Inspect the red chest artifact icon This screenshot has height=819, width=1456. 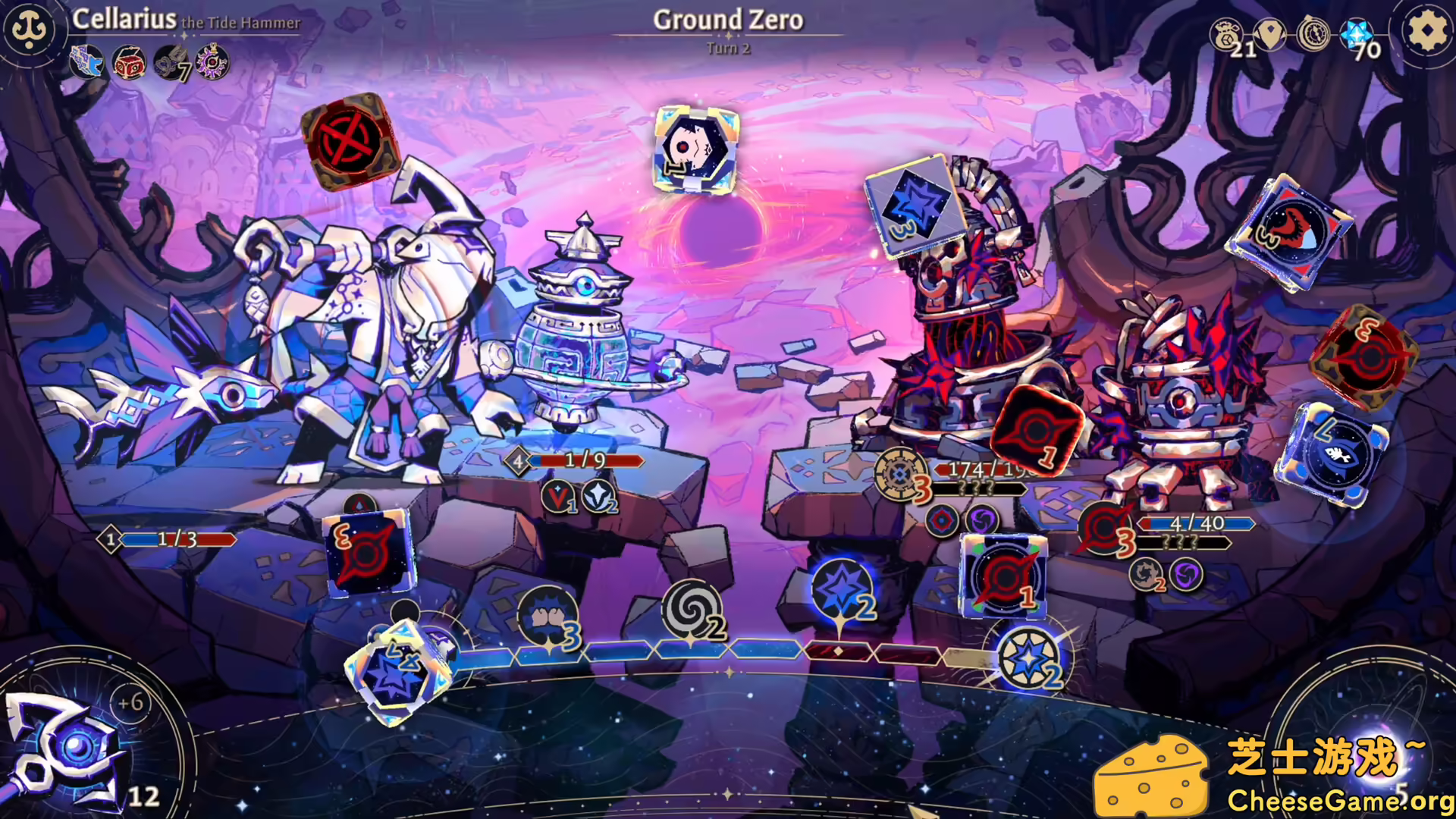[x=129, y=63]
